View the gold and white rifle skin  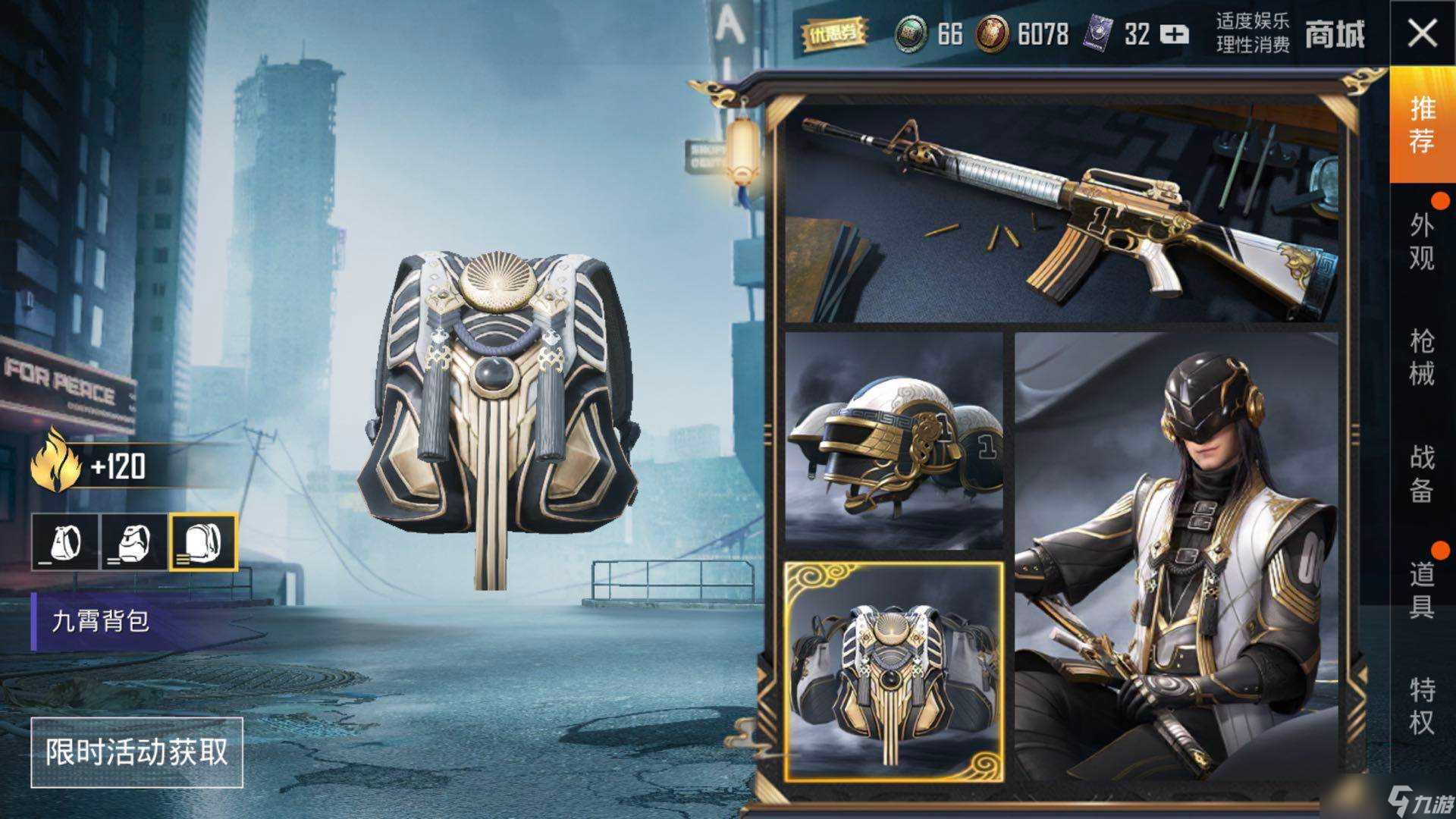tap(1062, 216)
